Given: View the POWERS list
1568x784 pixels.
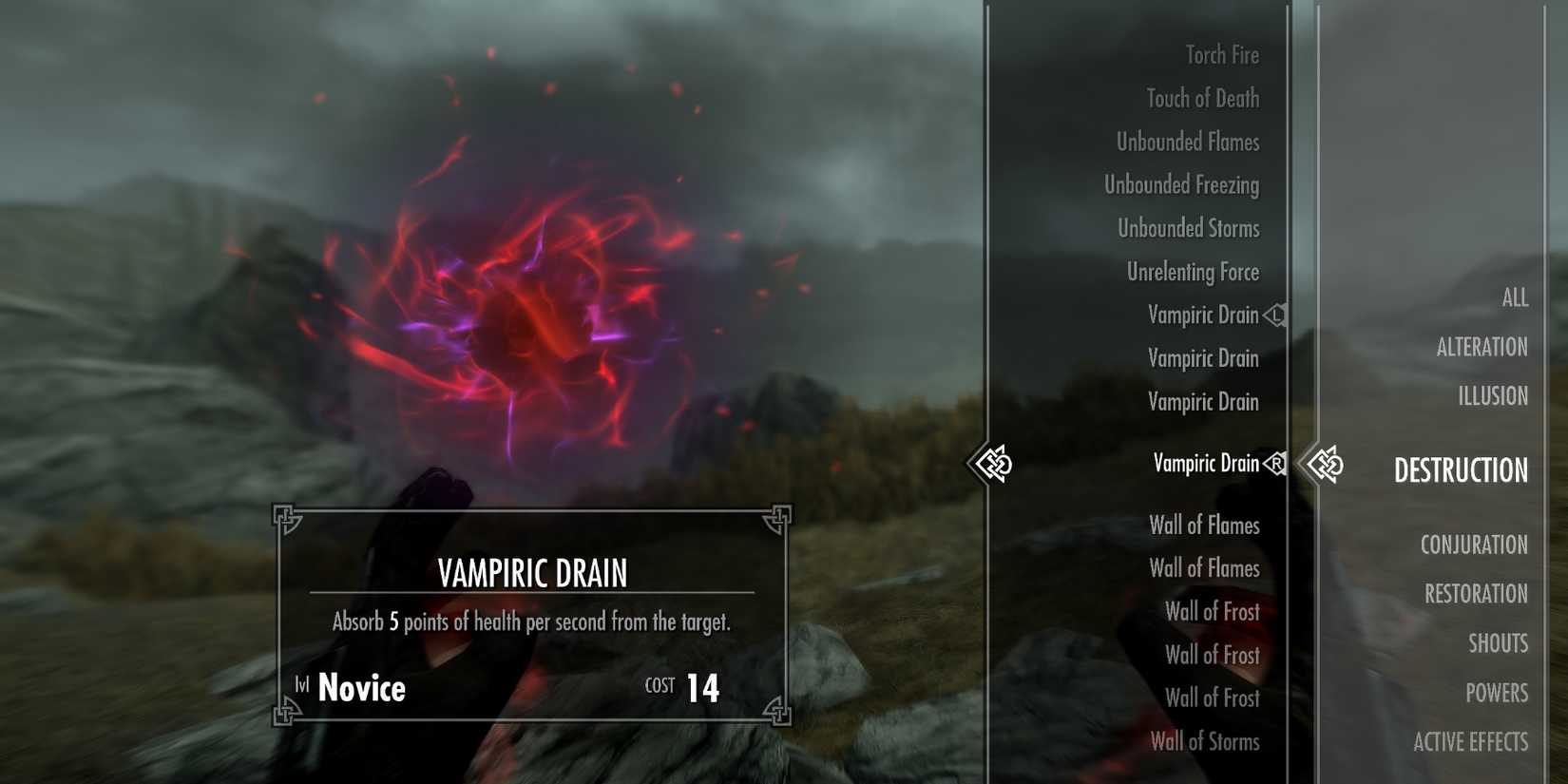Looking at the screenshot, I should point(1498,692).
